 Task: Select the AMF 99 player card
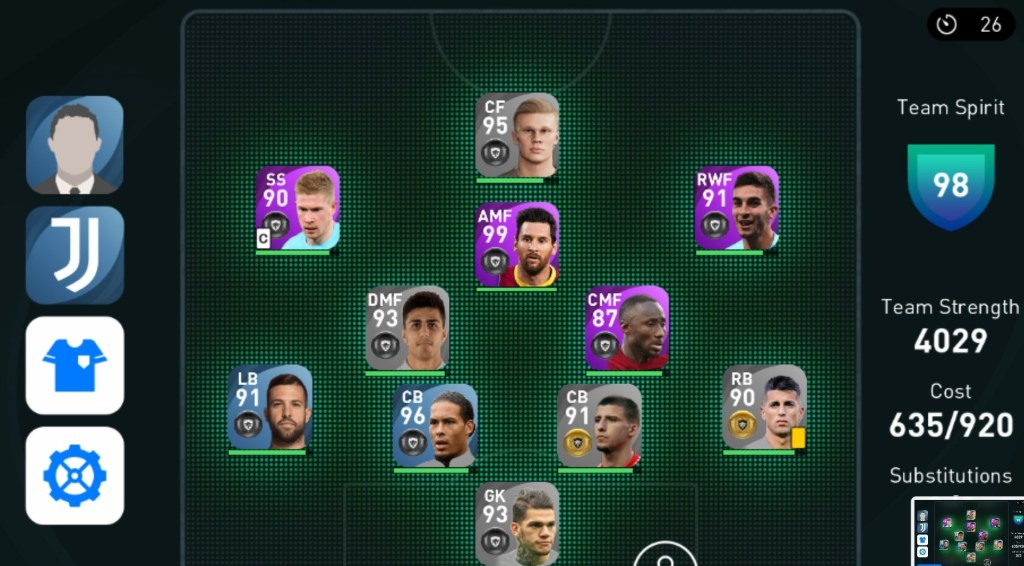click(517, 245)
